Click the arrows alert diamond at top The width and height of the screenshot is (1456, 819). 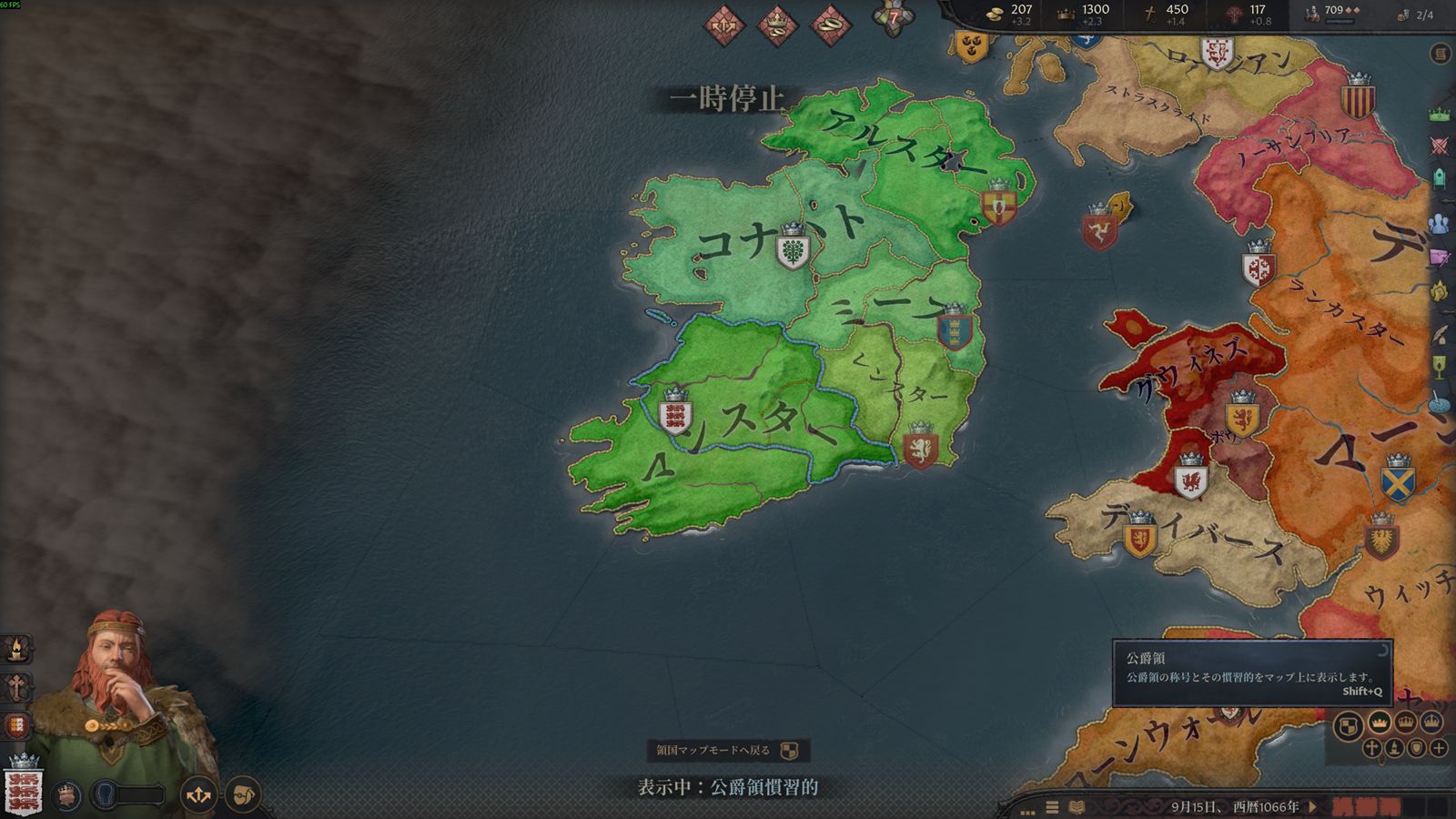(723, 24)
